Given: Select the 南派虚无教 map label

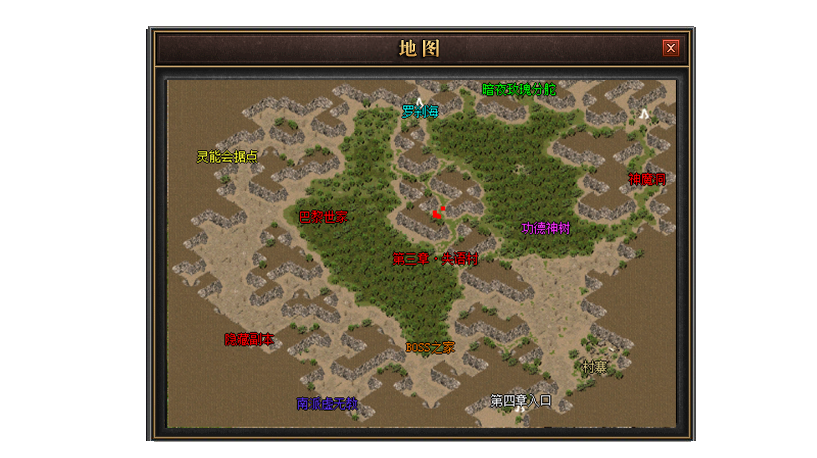Looking at the screenshot, I should 327,403.
